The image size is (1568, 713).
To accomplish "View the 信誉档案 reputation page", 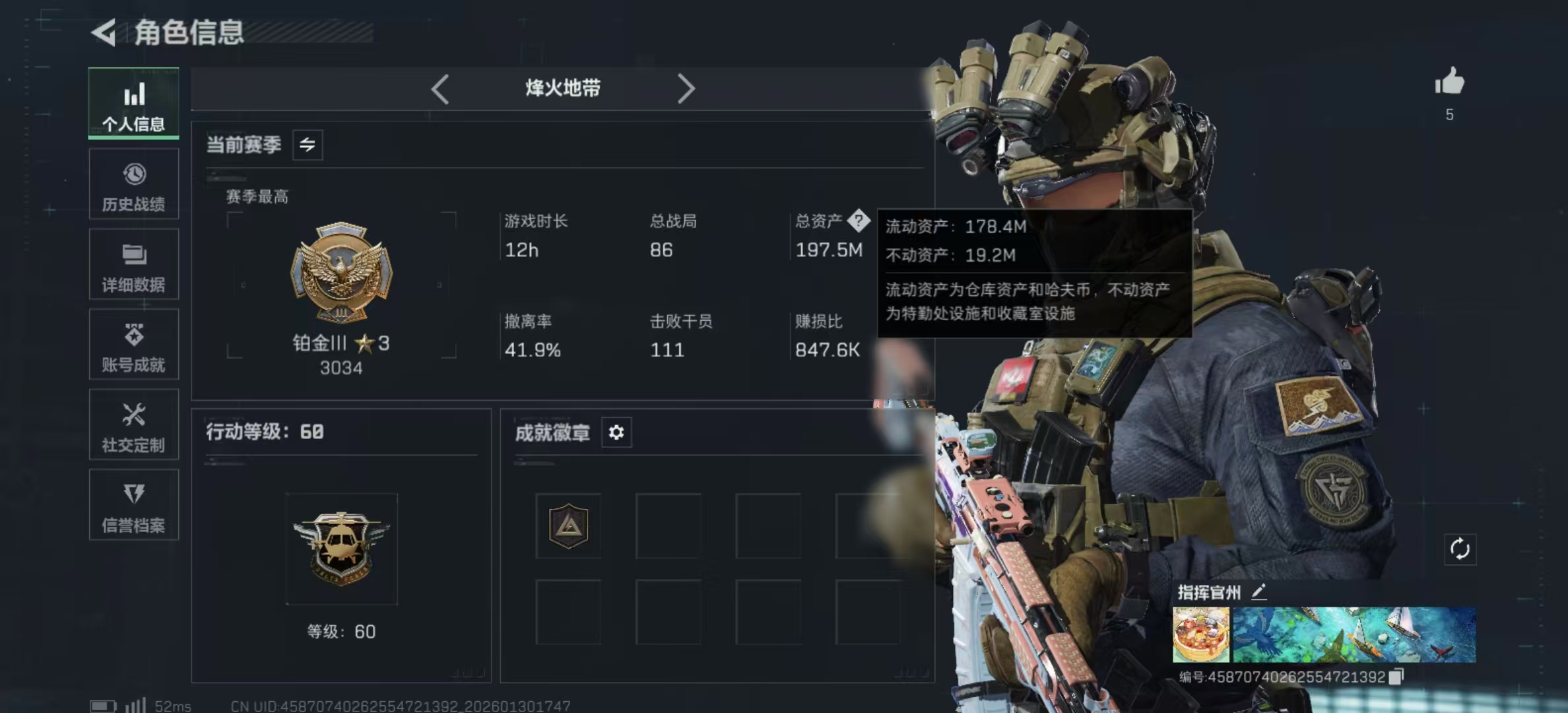I will (134, 506).
